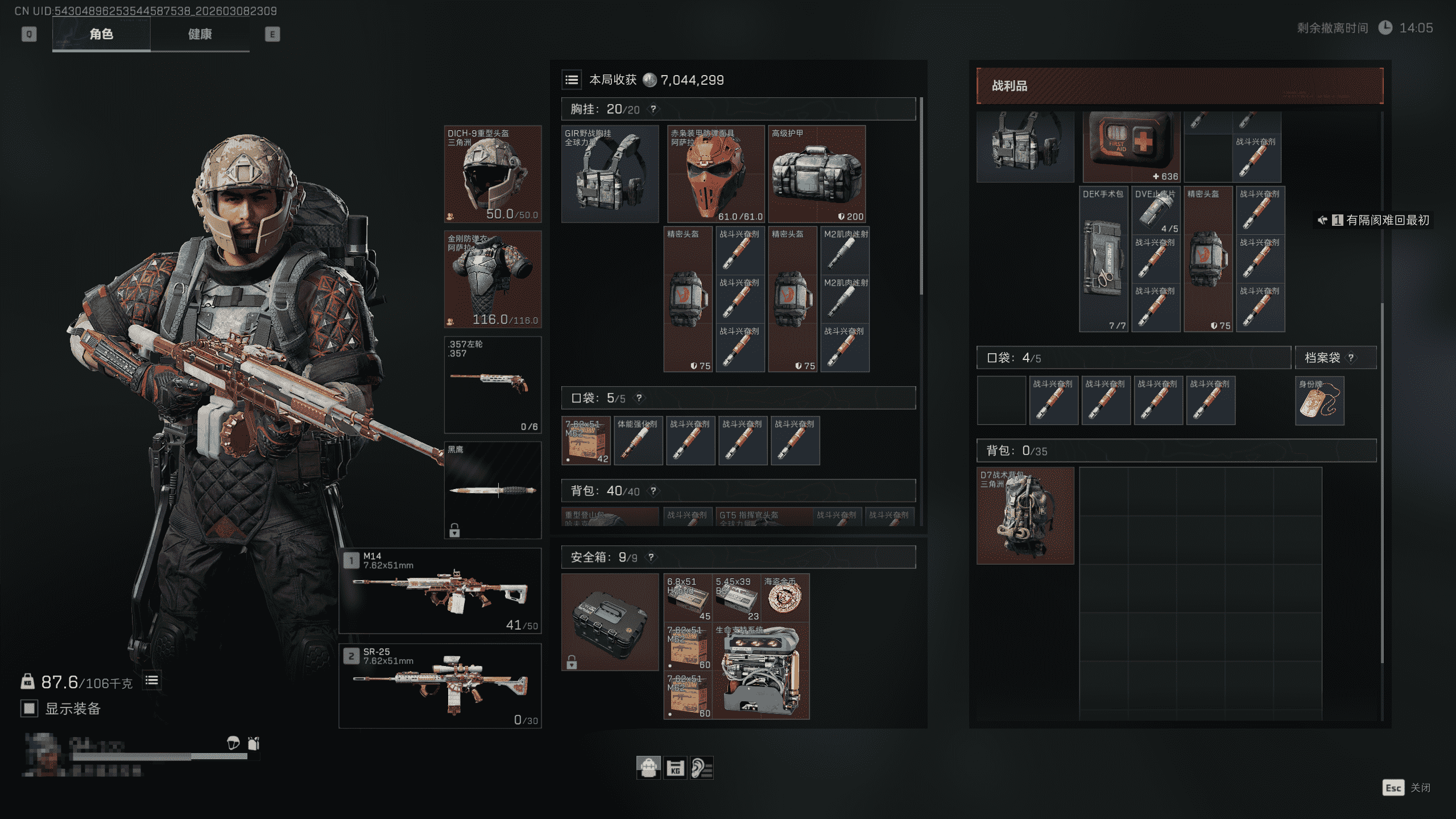This screenshot has width=1456, height=819.
Task: Click the lock icon on the 安全箱 container
Action: [572, 661]
